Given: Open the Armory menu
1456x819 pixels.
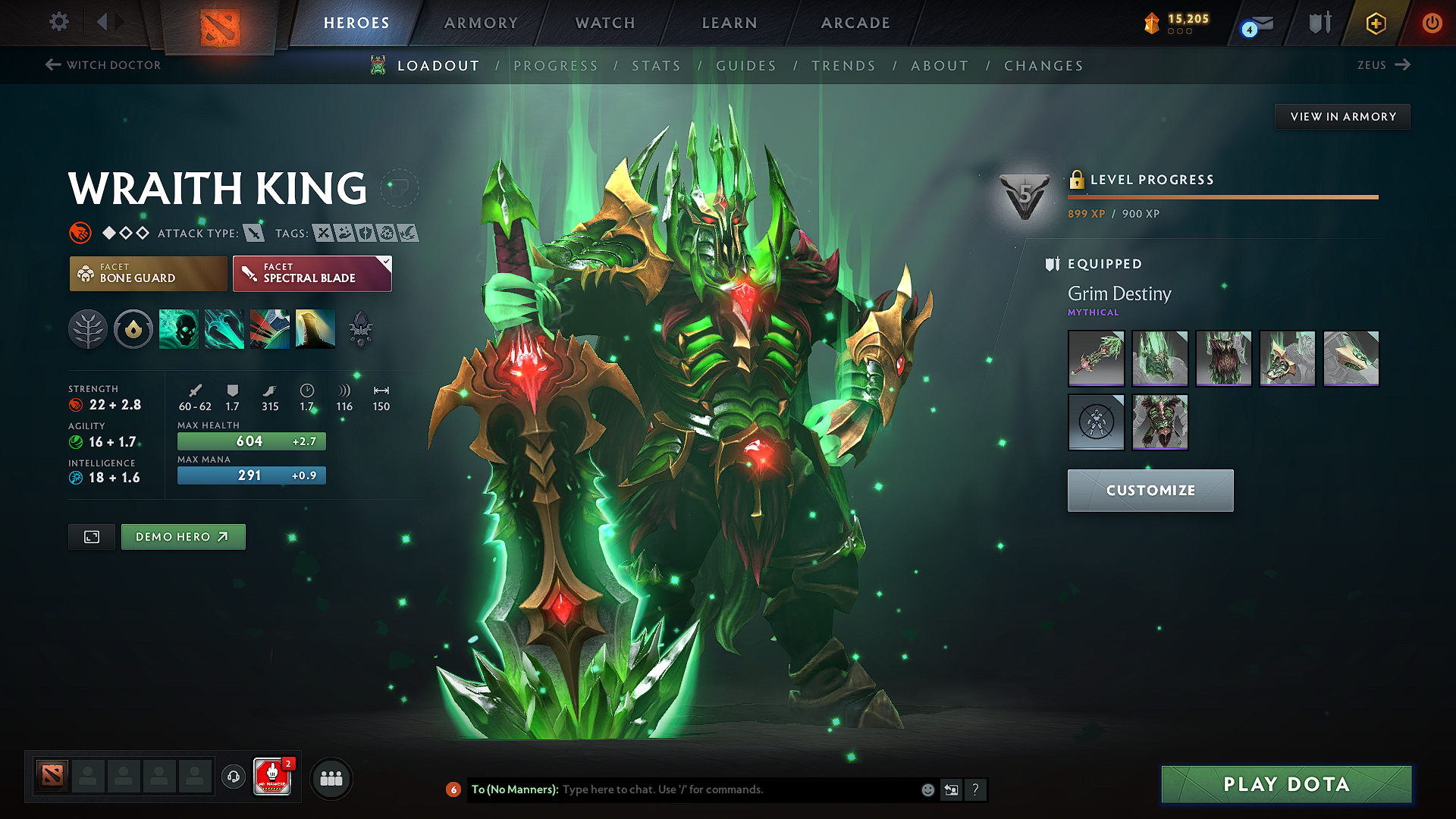Looking at the screenshot, I should (x=480, y=23).
